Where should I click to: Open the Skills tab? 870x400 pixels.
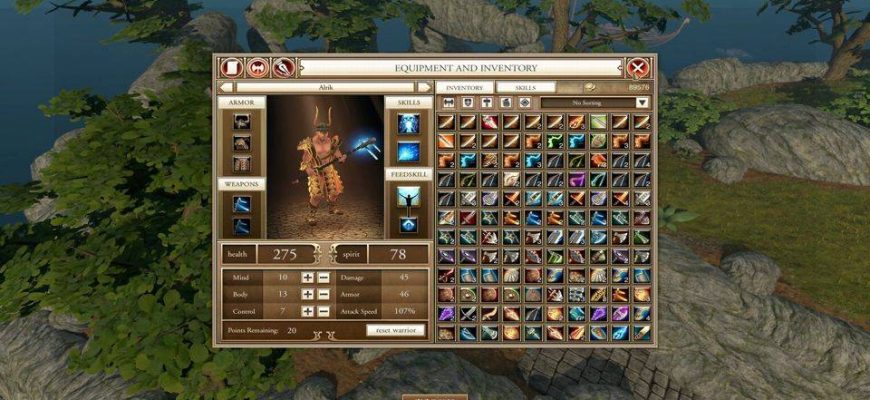tap(525, 88)
